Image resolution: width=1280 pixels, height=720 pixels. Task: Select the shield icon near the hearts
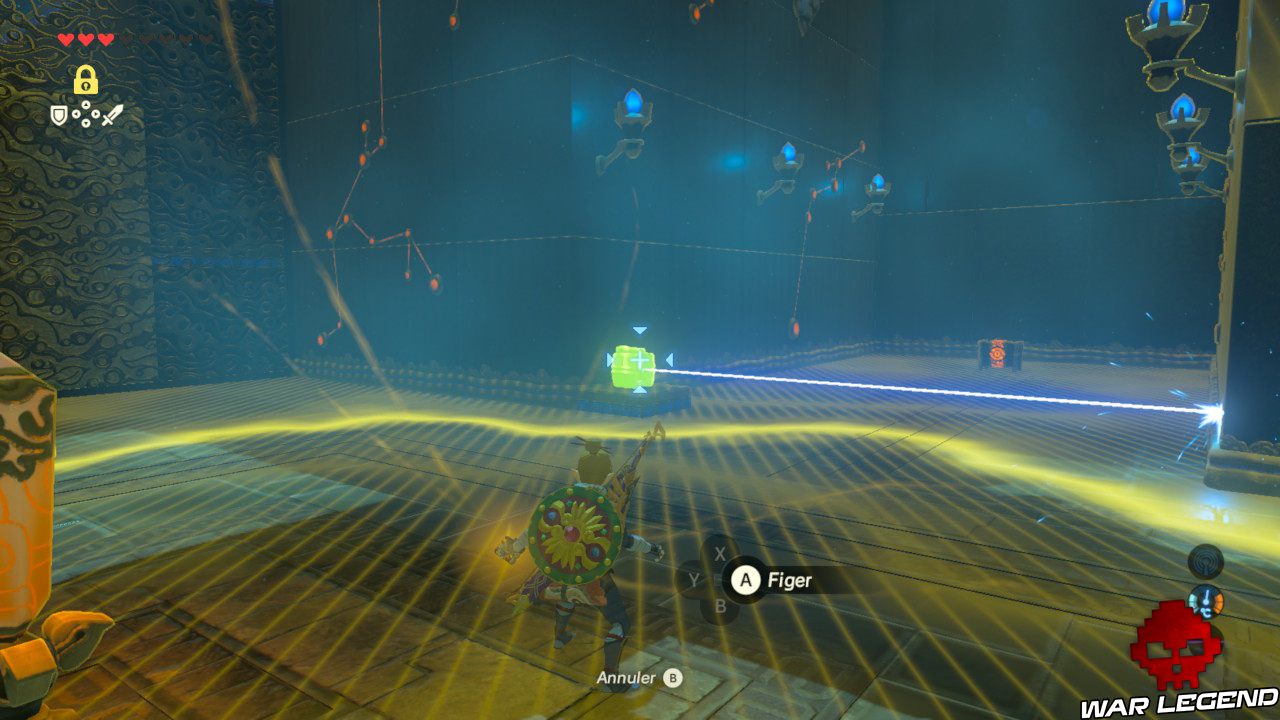[59, 114]
